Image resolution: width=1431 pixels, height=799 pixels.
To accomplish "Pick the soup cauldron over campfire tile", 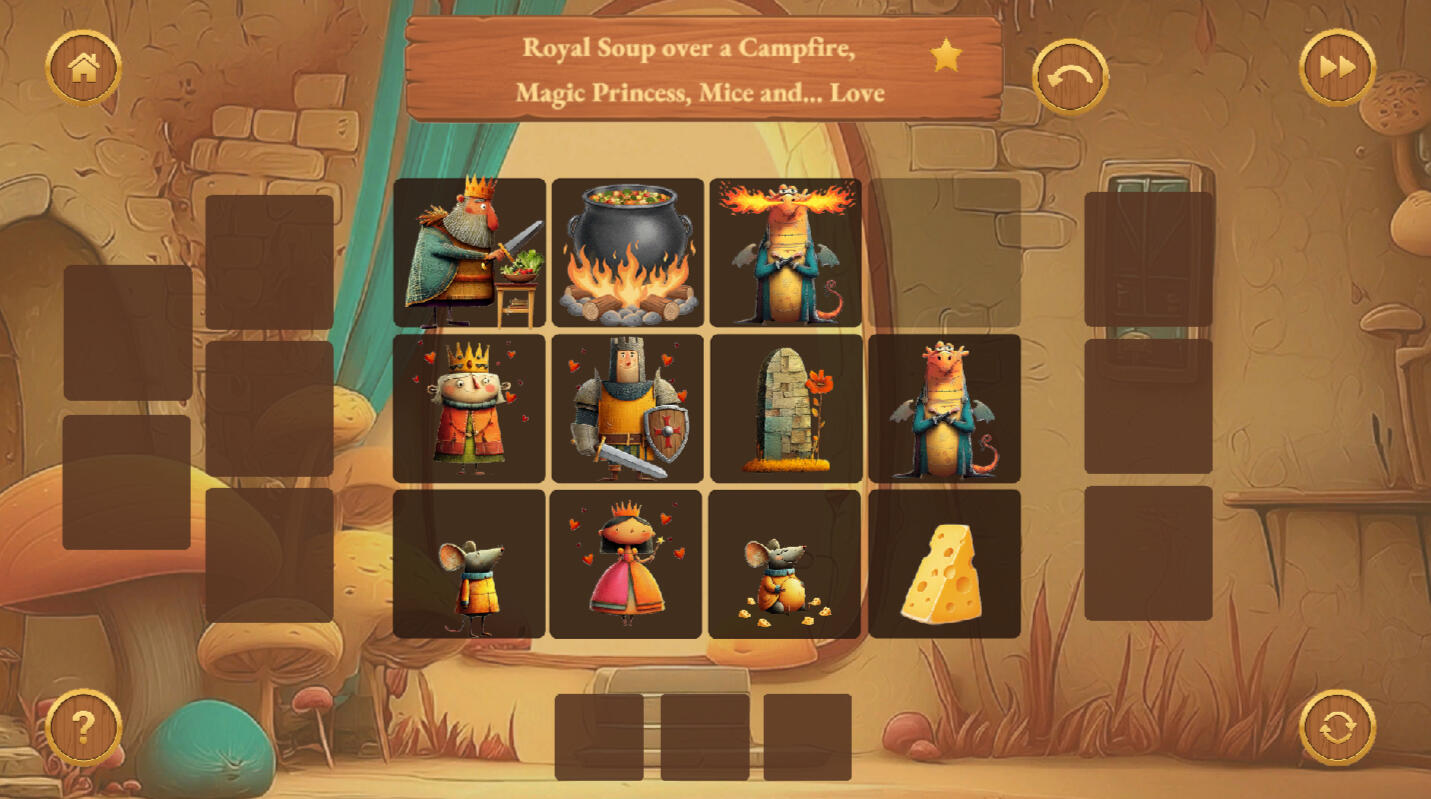I will point(627,252).
